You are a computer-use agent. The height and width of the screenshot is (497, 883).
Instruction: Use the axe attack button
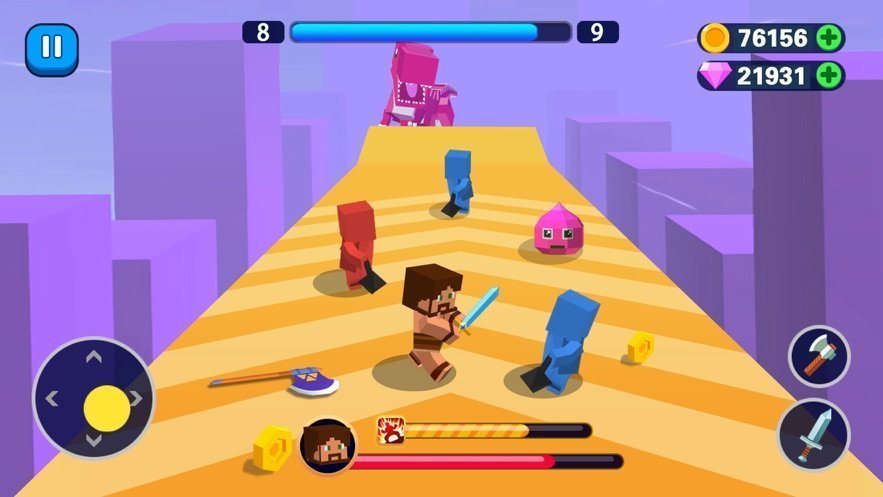point(818,356)
